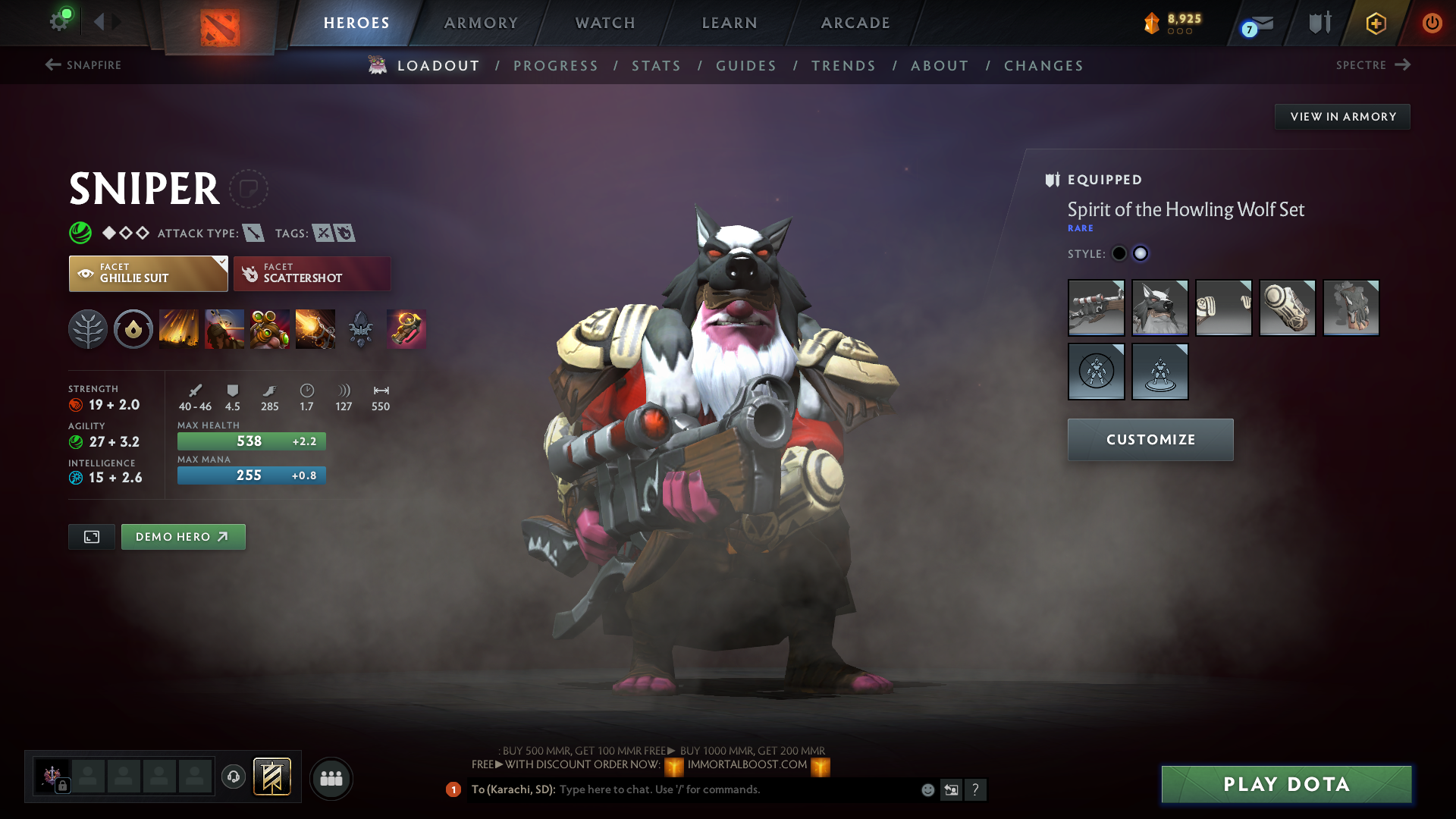Start matchmaking with Play Dota
The height and width of the screenshot is (819, 1456).
tap(1286, 784)
